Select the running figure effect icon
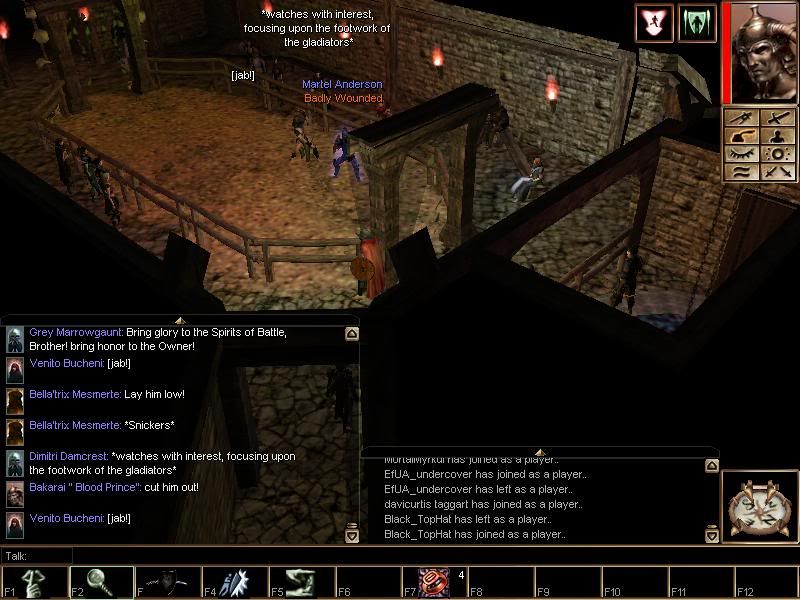This screenshot has height=600, width=800. click(x=652, y=23)
